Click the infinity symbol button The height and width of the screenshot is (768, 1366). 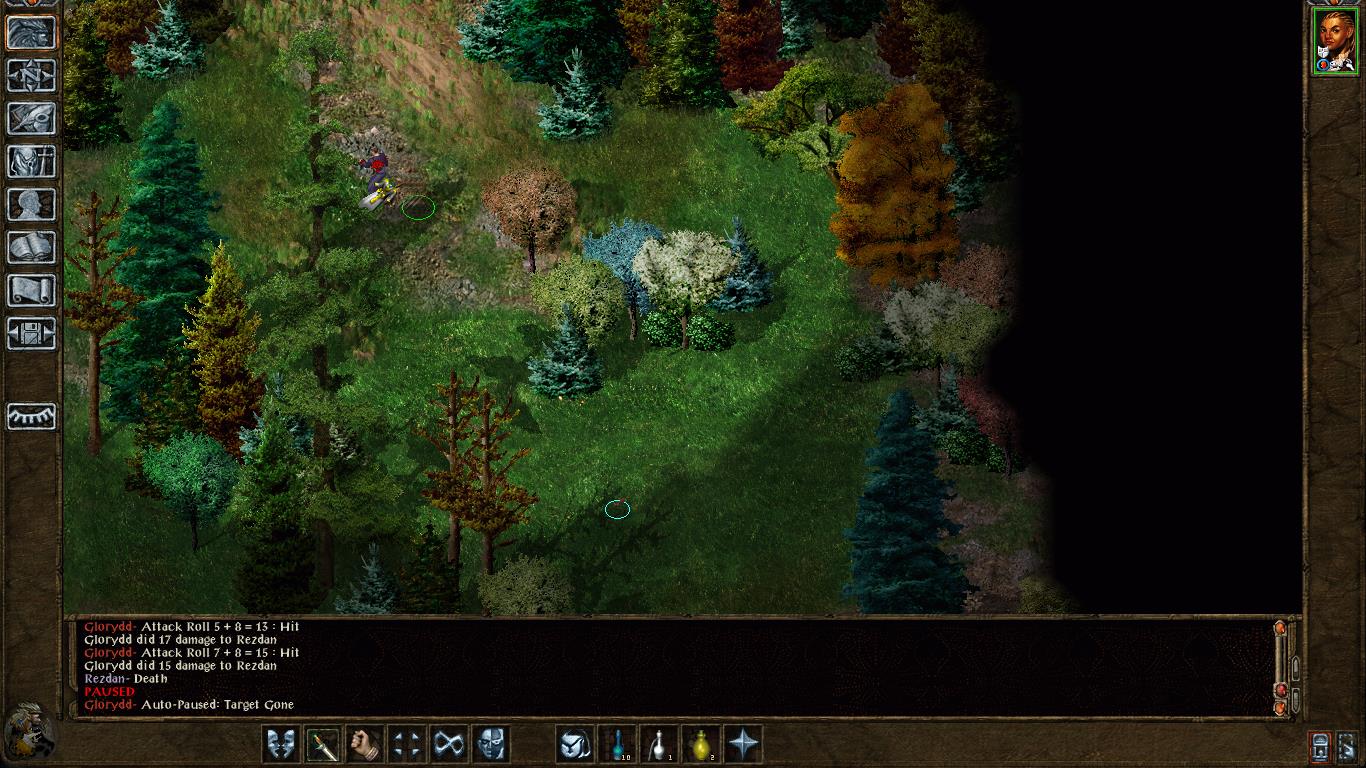click(448, 744)
